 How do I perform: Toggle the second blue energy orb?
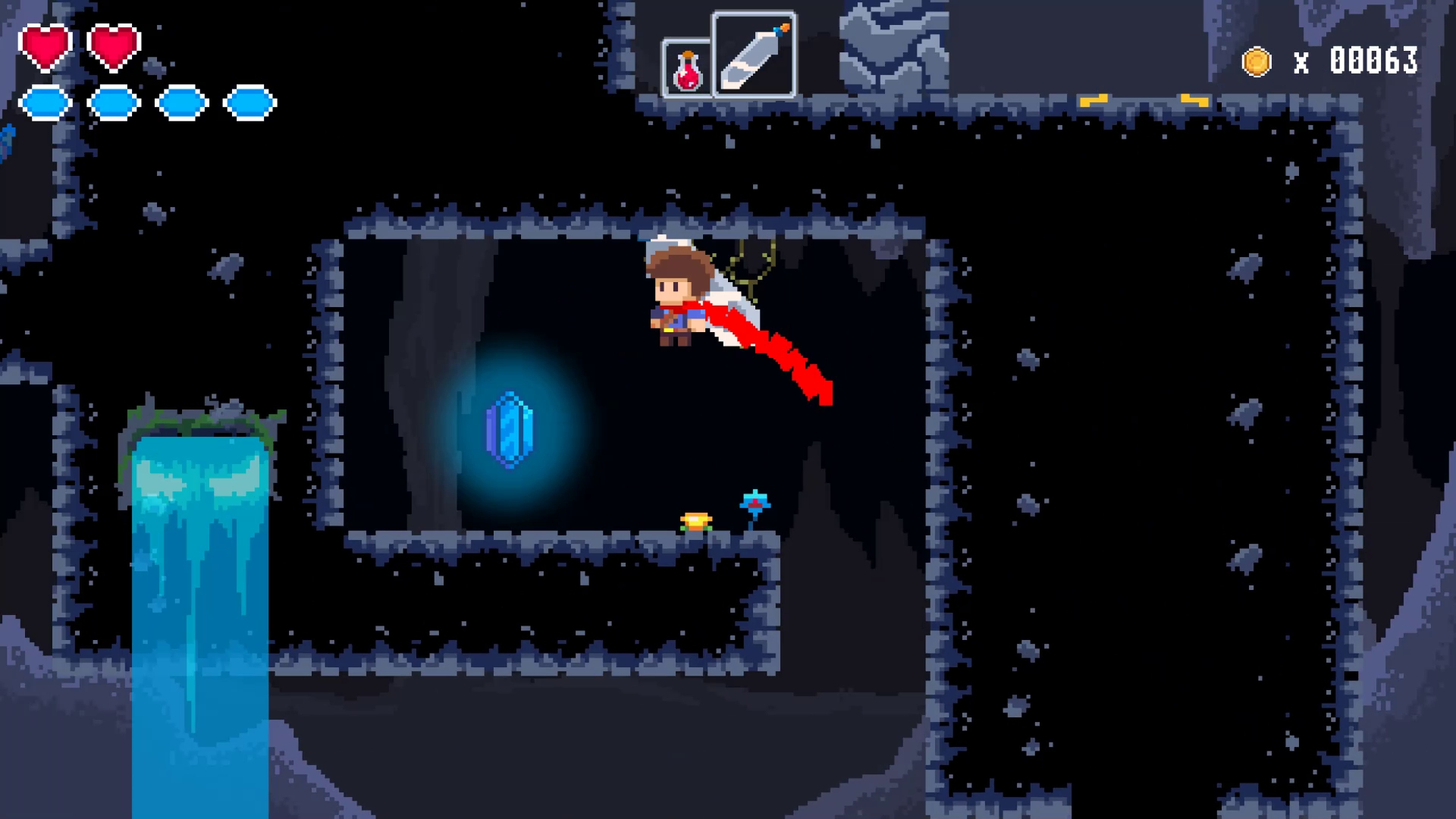pos(114,102)
